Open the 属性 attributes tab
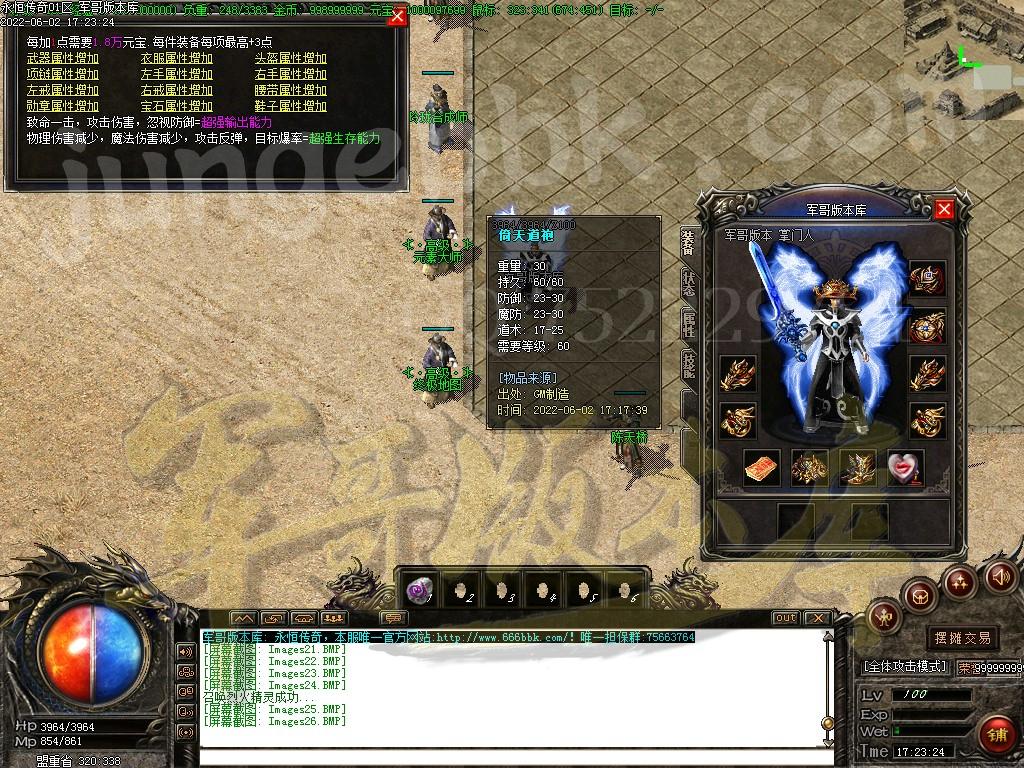 click(x=689, y=323)
